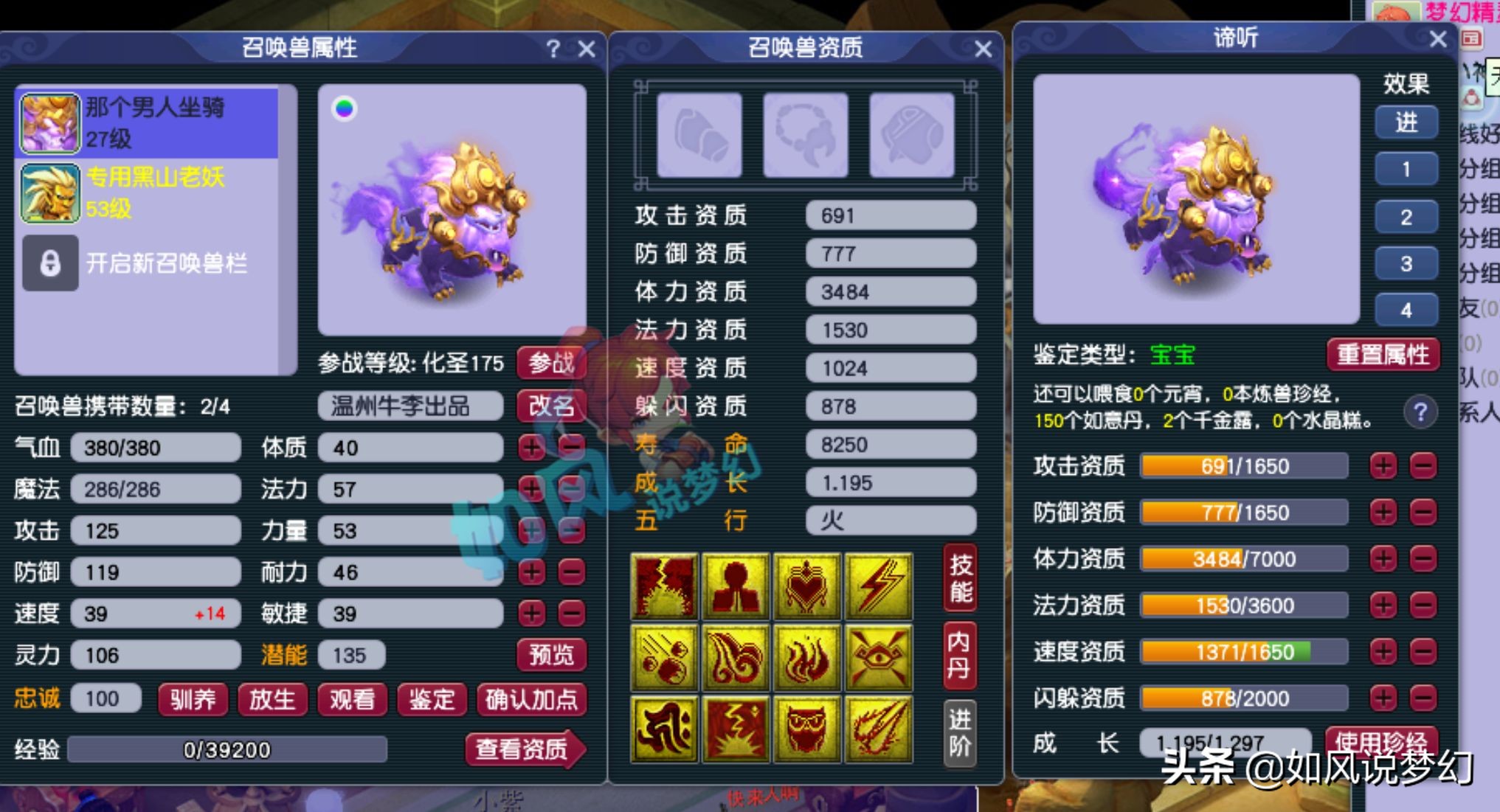This screenshot has height=812, width=1500.
Task: Click 确认加点 to confirm points
Action: coord(531,701)
